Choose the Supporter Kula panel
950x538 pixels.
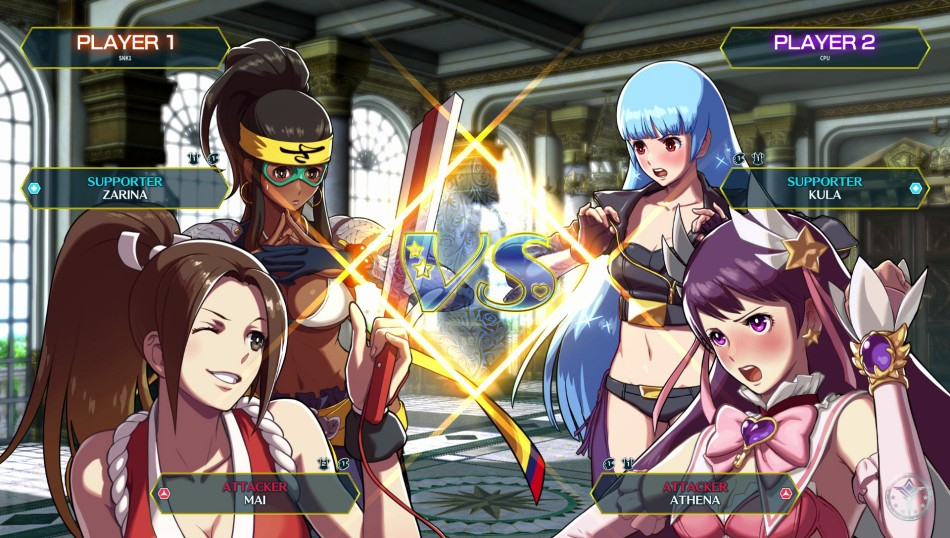pyautogui.click(x=824, y=188)
